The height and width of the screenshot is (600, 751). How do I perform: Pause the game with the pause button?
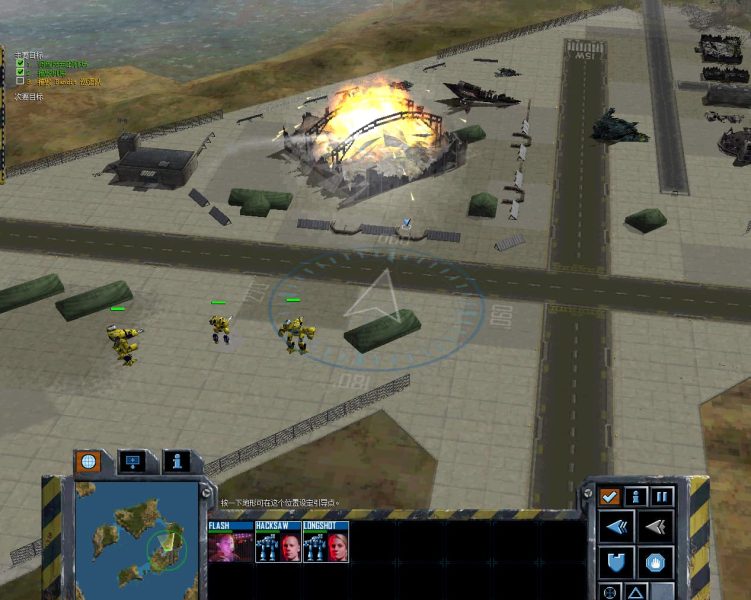tap(662, 496)
